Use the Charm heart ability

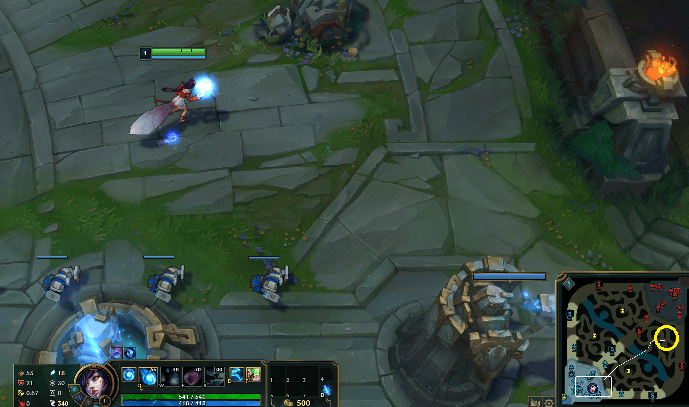point(194,377)
